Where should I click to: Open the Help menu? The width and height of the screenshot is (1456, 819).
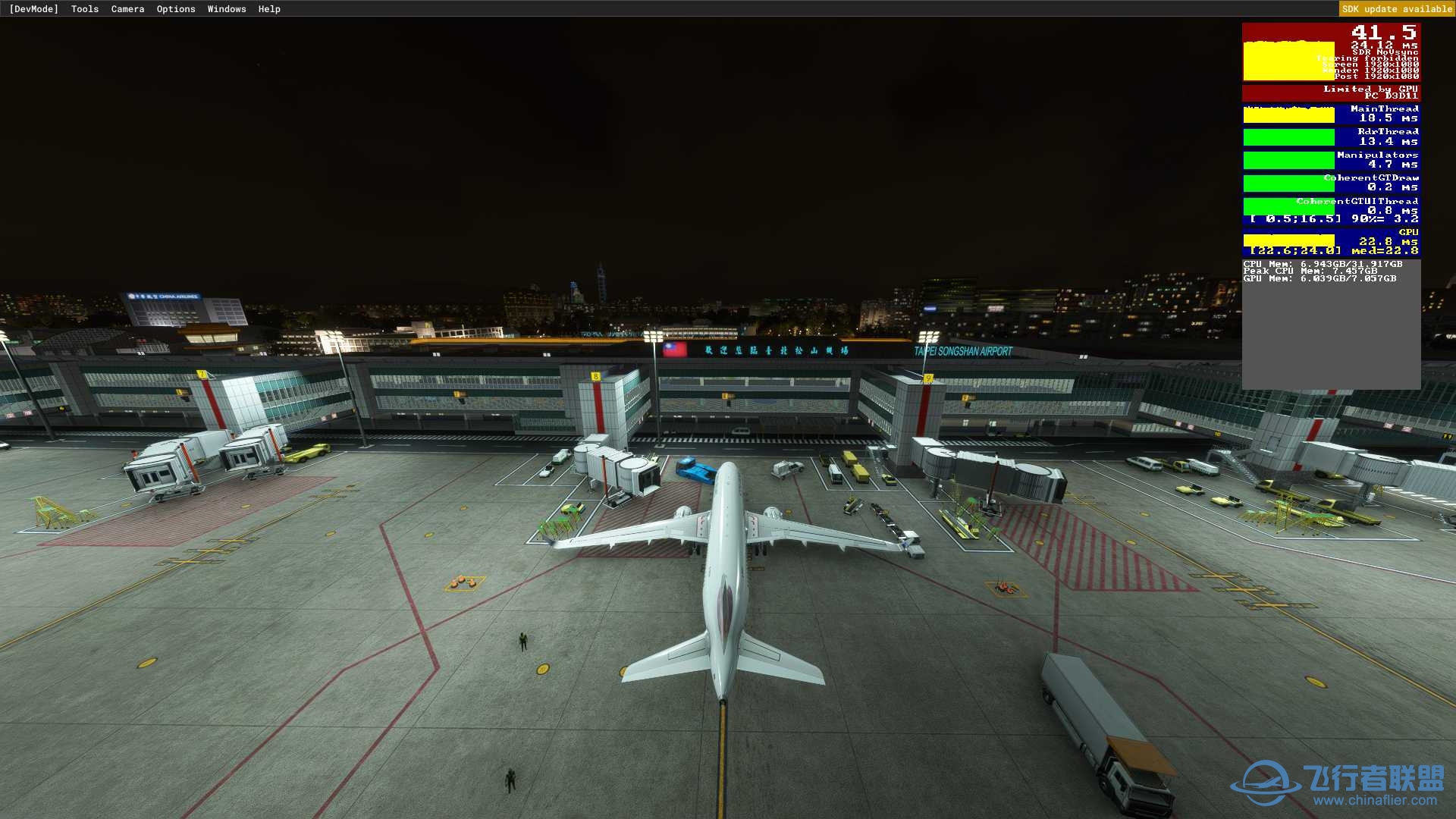[269, 9]
